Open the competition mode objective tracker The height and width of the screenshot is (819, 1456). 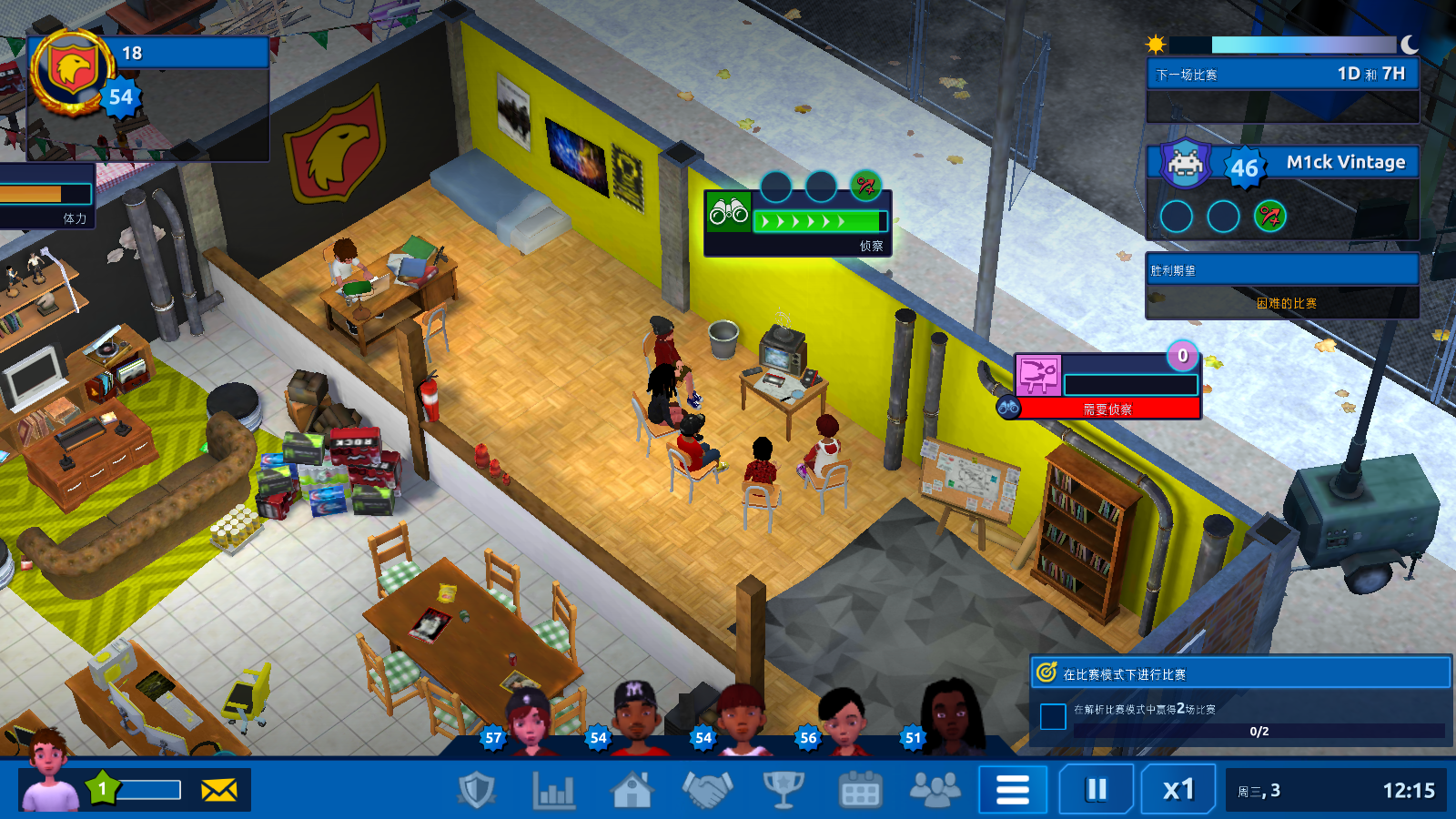pos(1241,674)
